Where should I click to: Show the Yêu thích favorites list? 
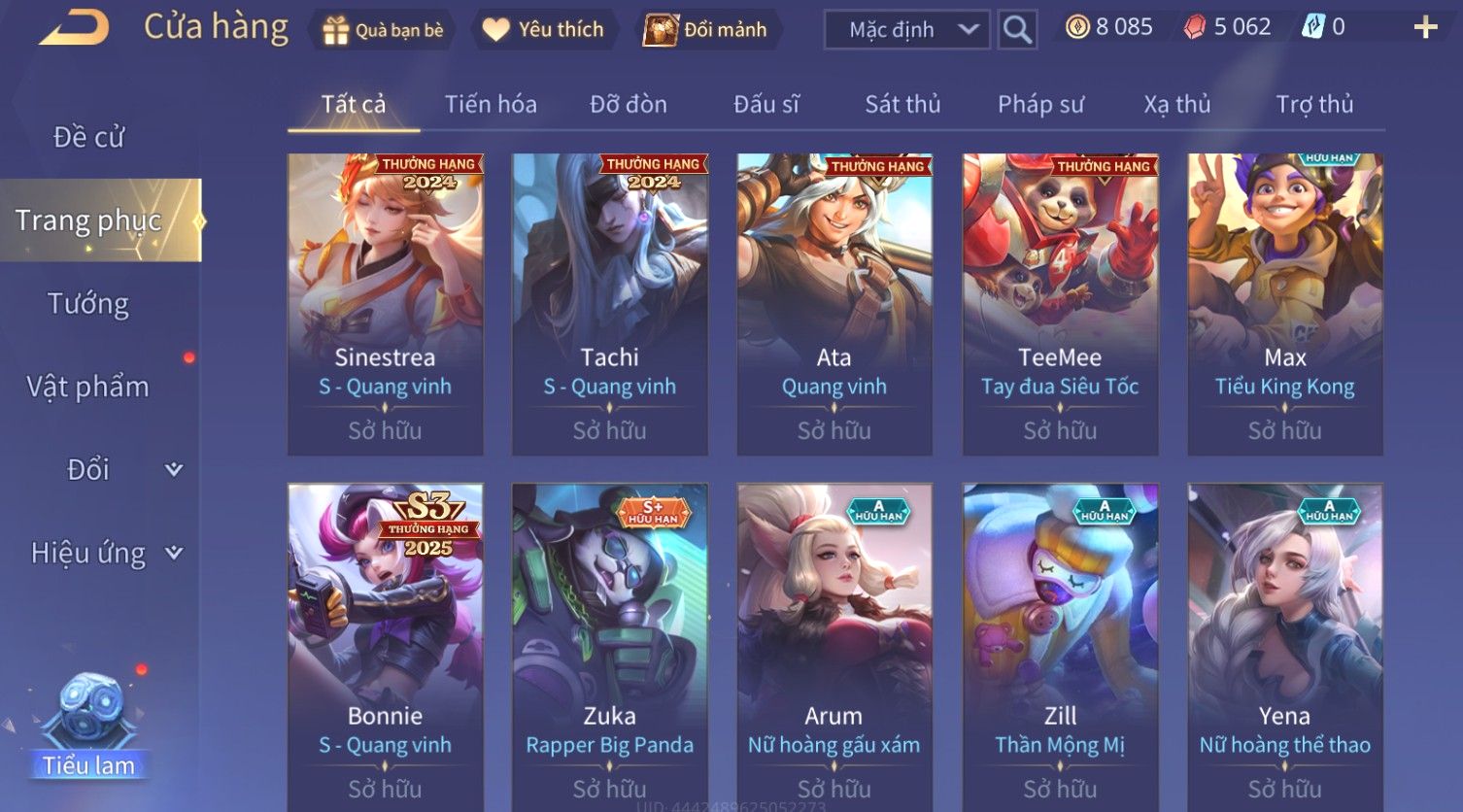[544, 30]
